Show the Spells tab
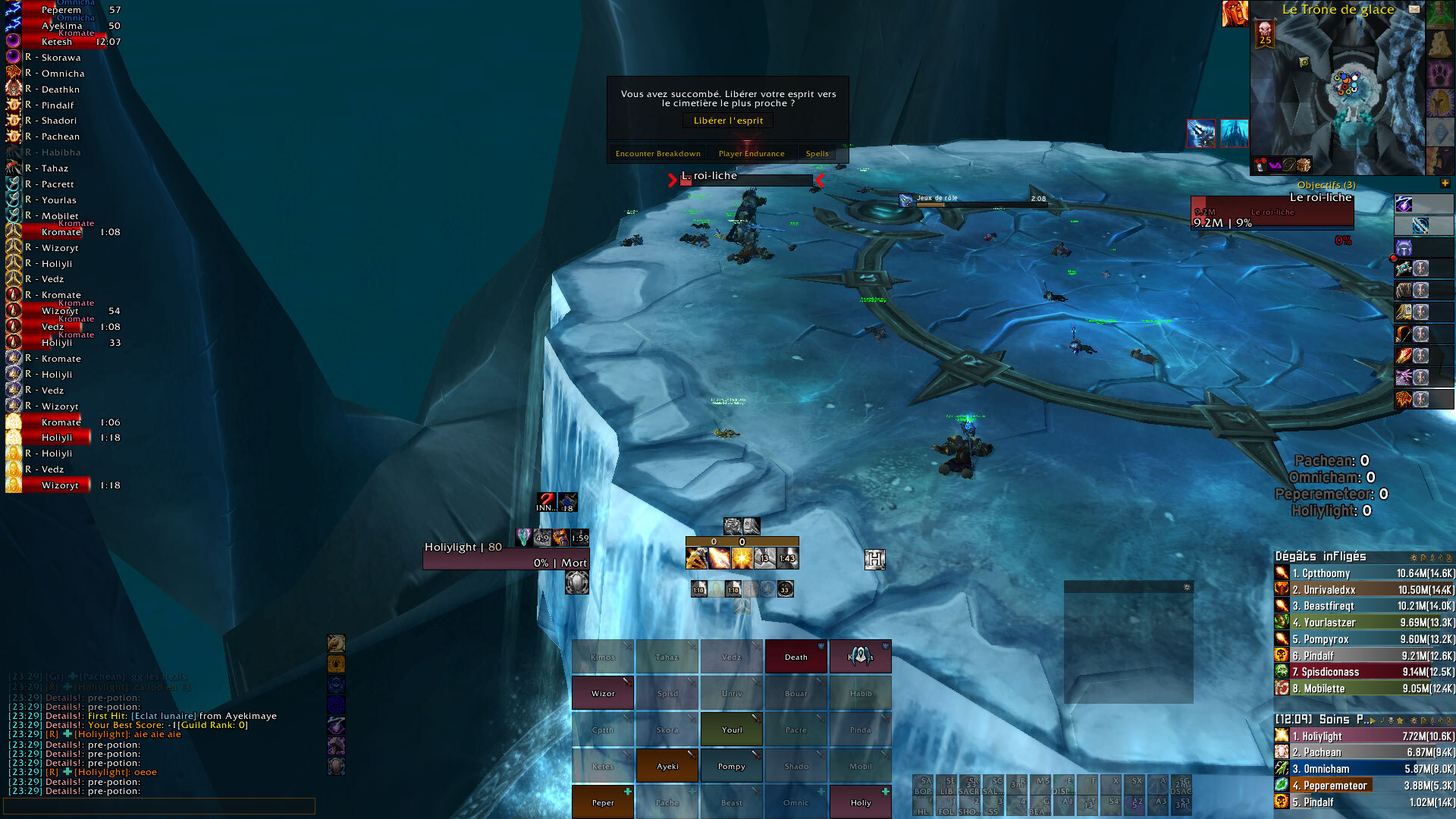This screenshot has width=1456, height=819. pyautogui.click(x=817, y=153)
